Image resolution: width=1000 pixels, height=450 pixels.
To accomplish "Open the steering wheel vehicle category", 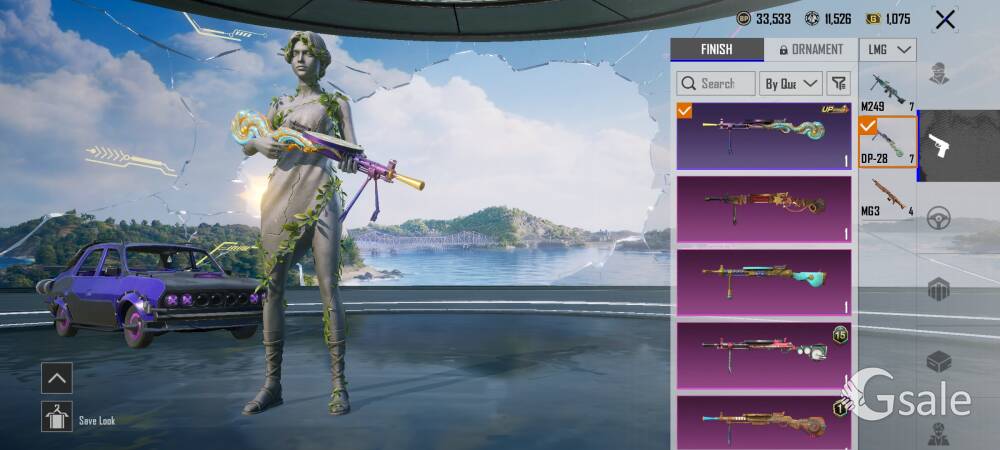I will coord(938,218).
